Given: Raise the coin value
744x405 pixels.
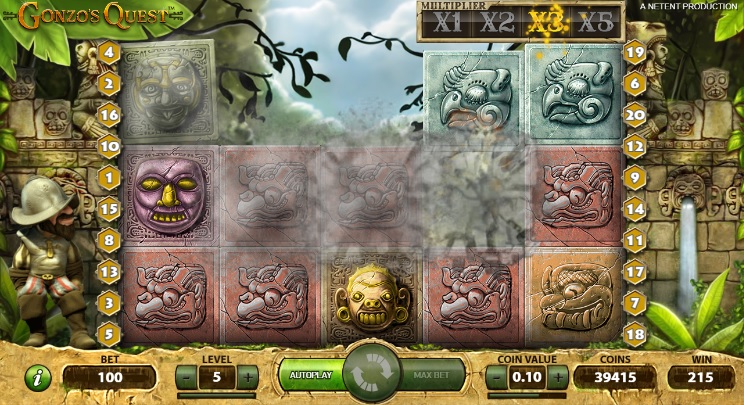Looking at the screenshot, I should pyautogui.click(x=558, y=377).
